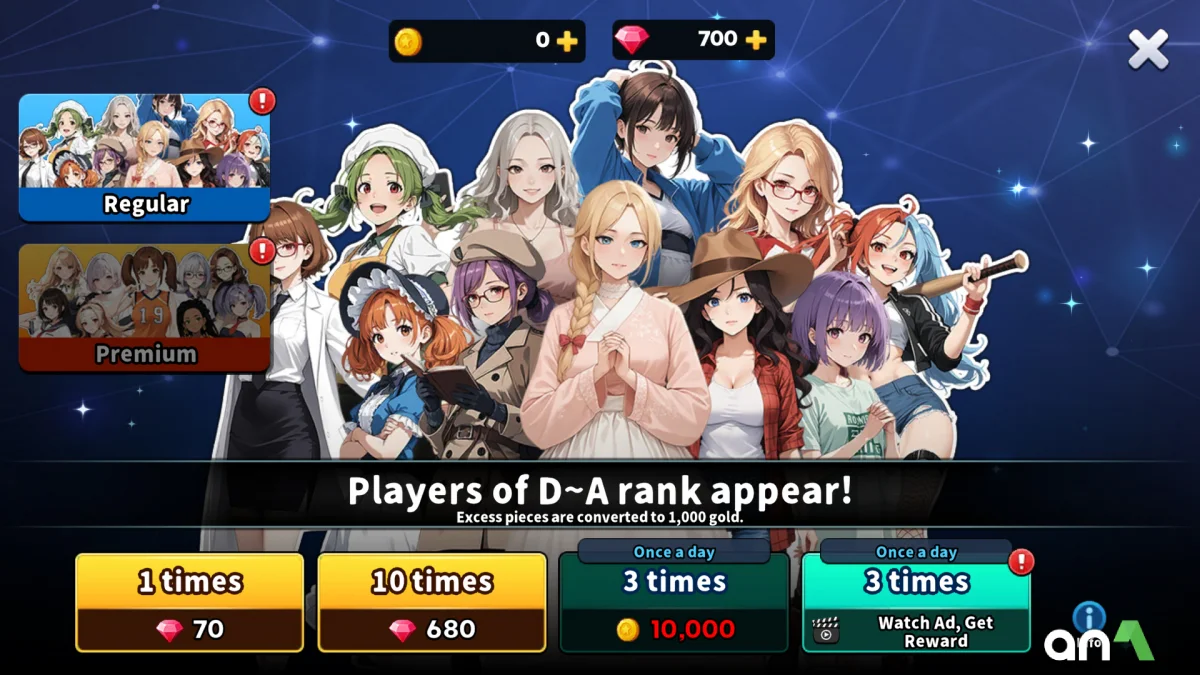Draw 10 times for 680 gems

pos(432,602)
